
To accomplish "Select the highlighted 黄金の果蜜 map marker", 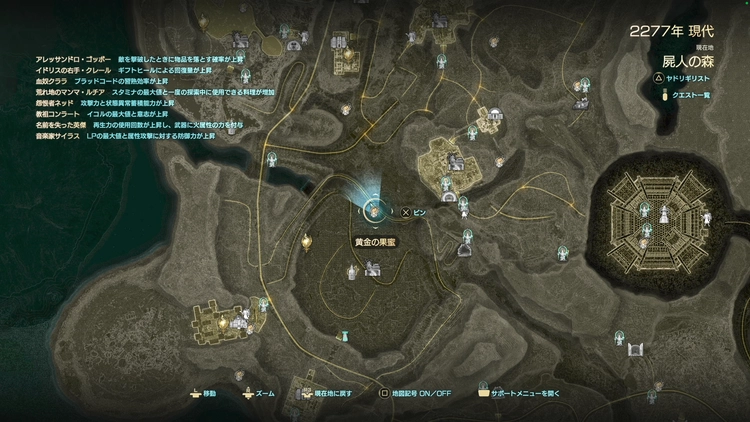I will [373, 211].
